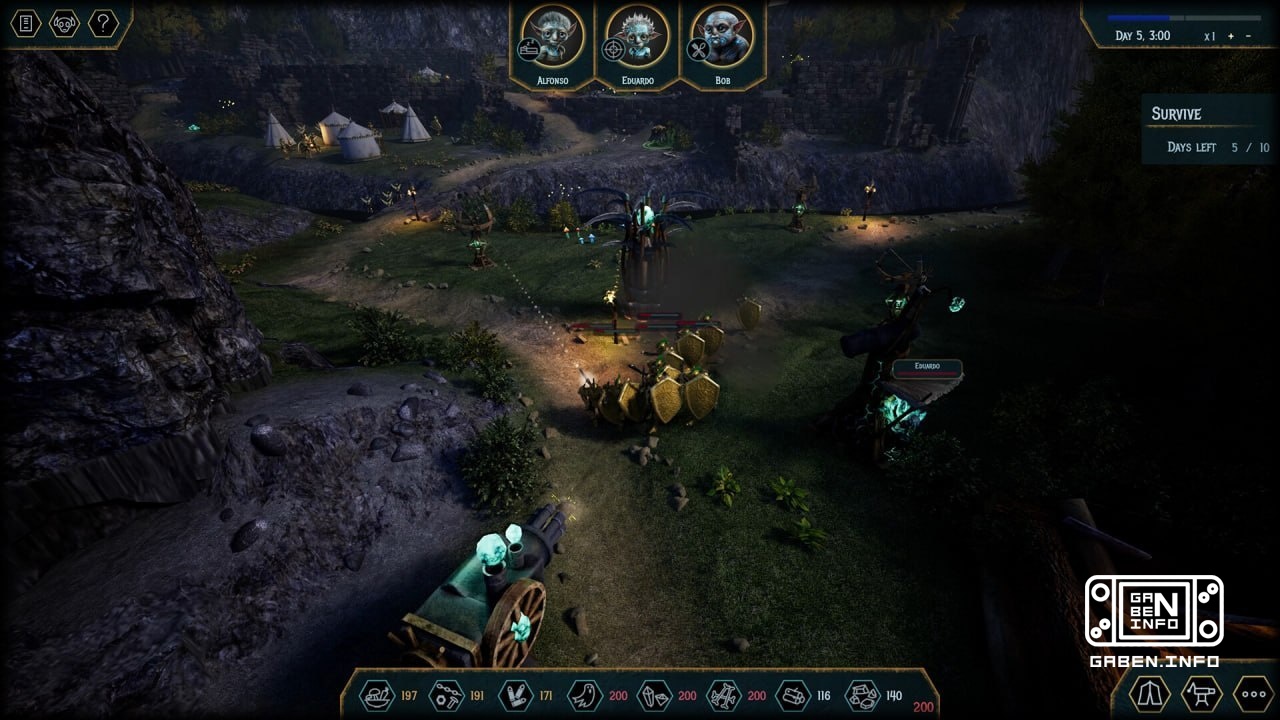Show more options via three-dots button

tap(1252, 693)
